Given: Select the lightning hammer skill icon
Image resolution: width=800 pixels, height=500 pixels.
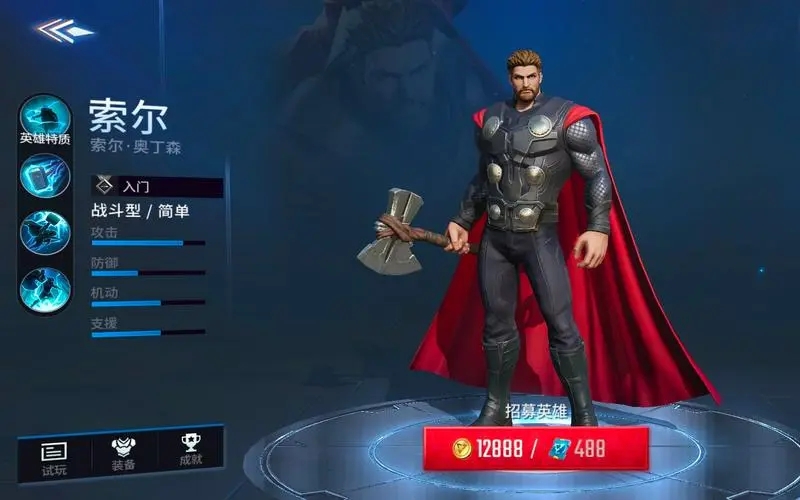Looking at the screenshot, I should tap(44, 177).
